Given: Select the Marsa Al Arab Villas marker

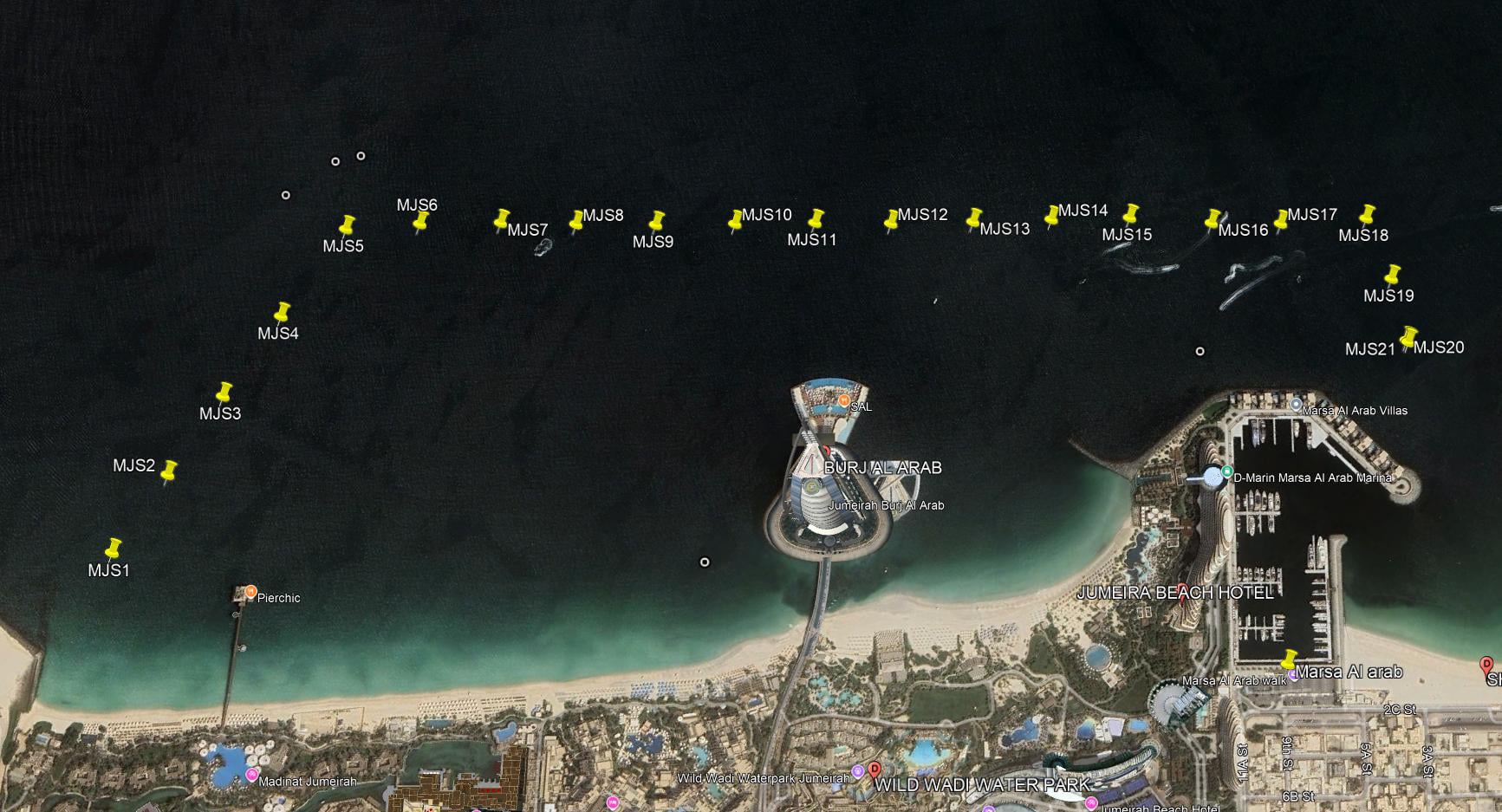Looking at the screenshot, I should (1296, 405).
